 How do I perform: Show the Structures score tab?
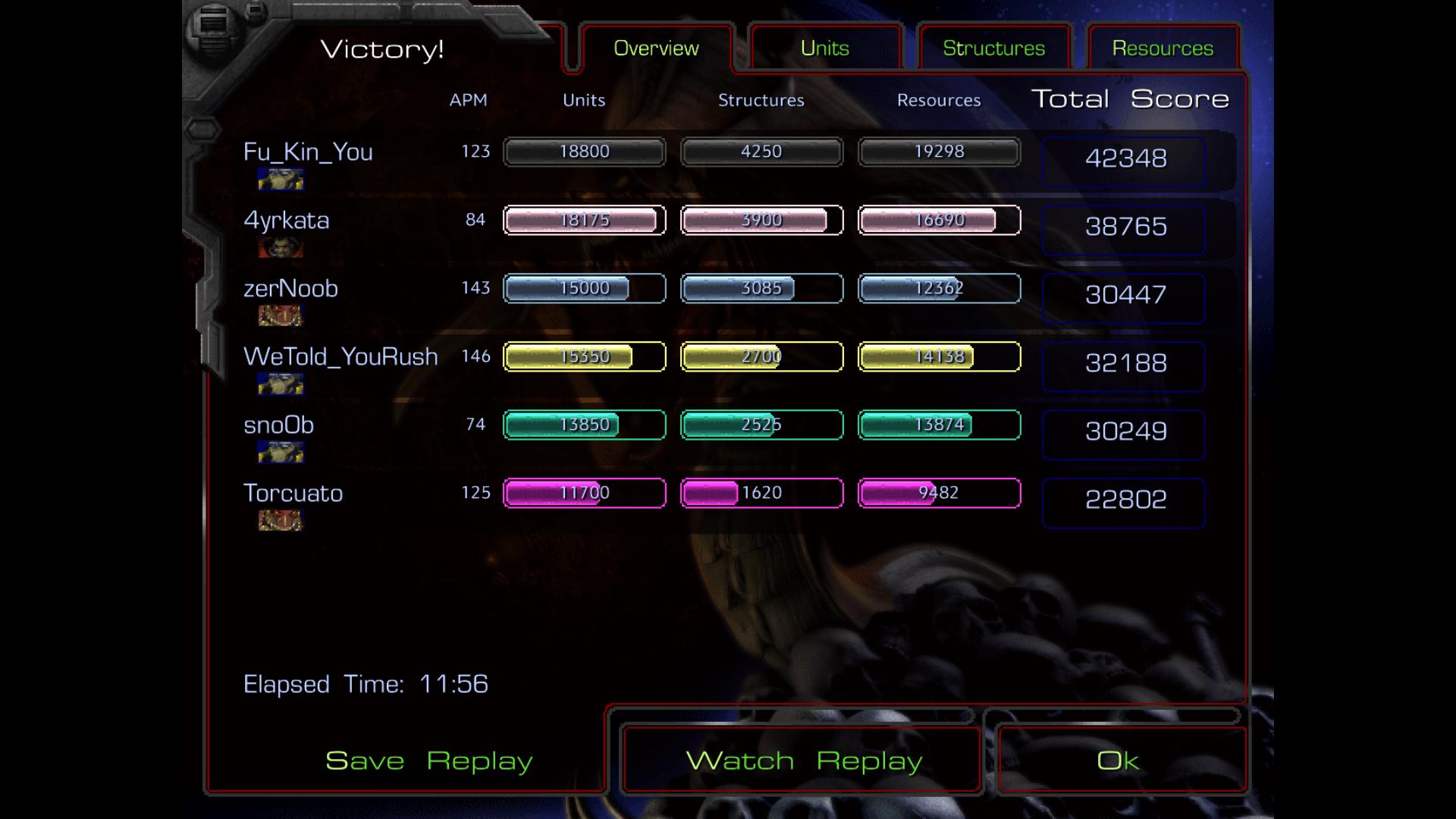click(x=993, y=49)
